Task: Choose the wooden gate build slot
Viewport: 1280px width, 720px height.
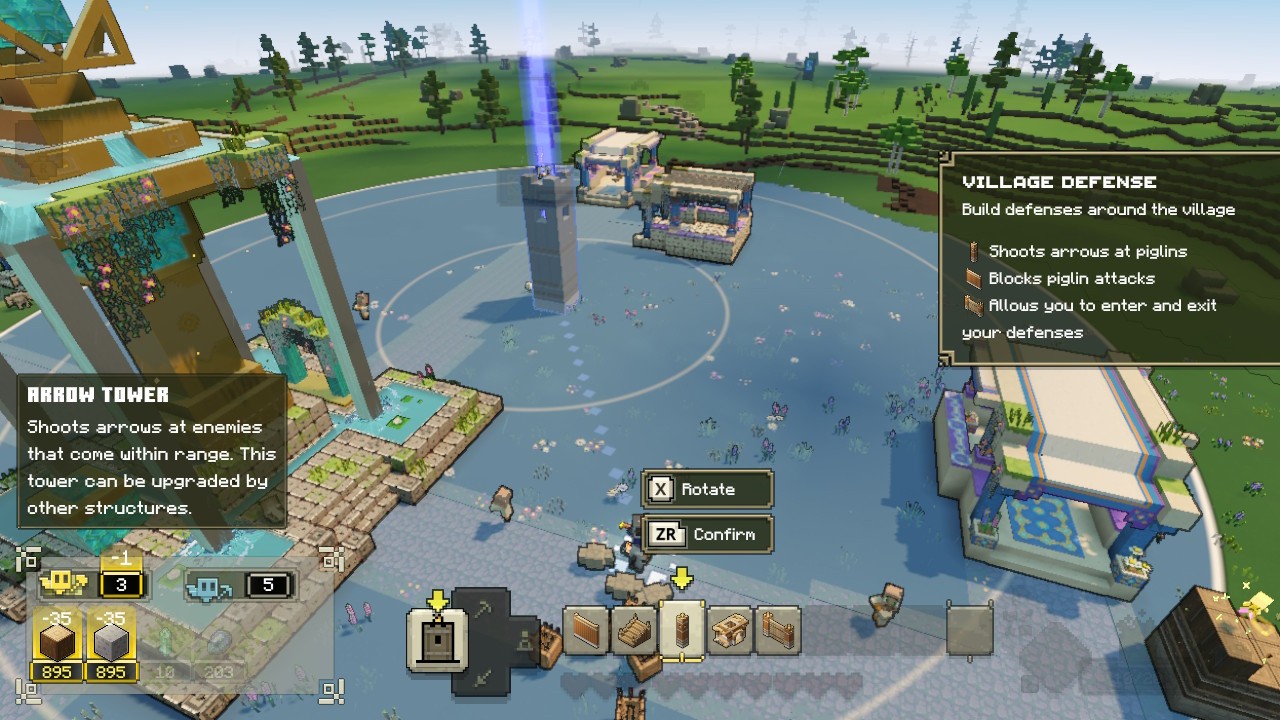Action: click(778, 631)
